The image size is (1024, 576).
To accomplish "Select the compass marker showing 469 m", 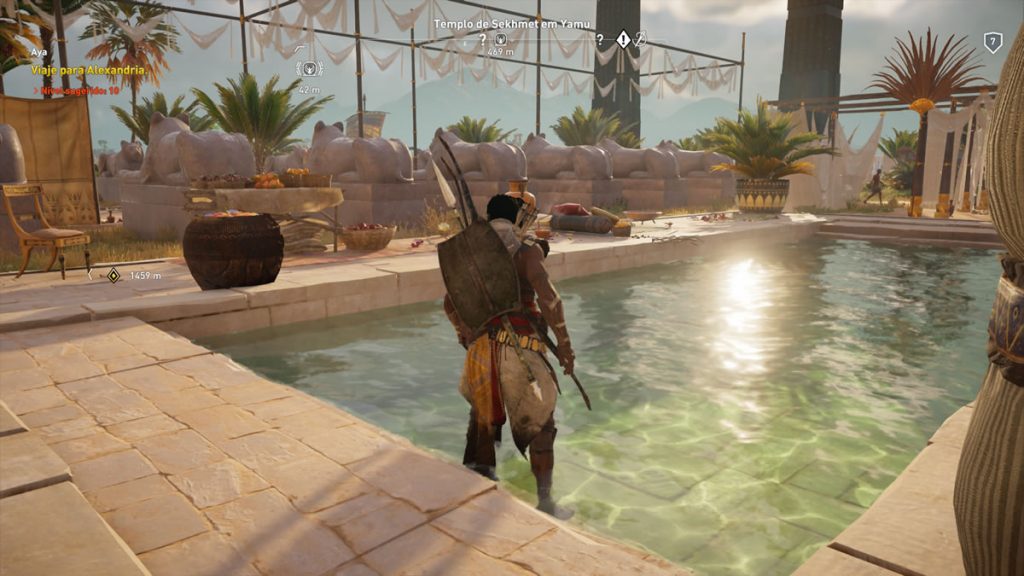I will click(x=501, y=40).
